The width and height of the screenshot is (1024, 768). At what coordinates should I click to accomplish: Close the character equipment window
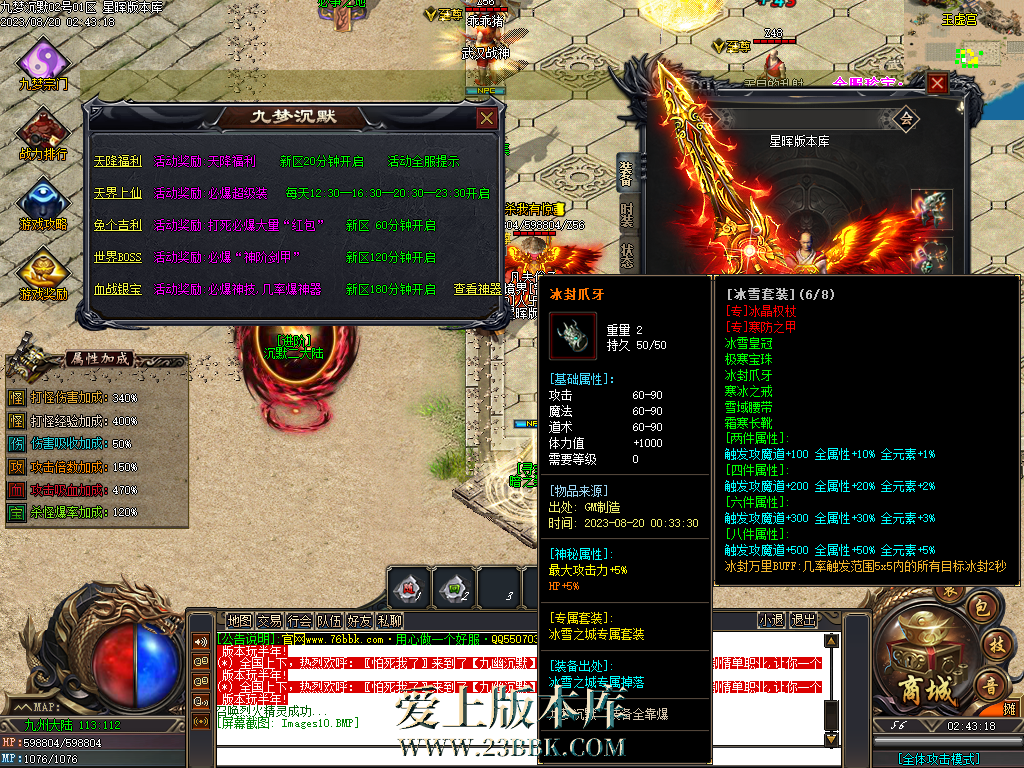click(937, 84)
